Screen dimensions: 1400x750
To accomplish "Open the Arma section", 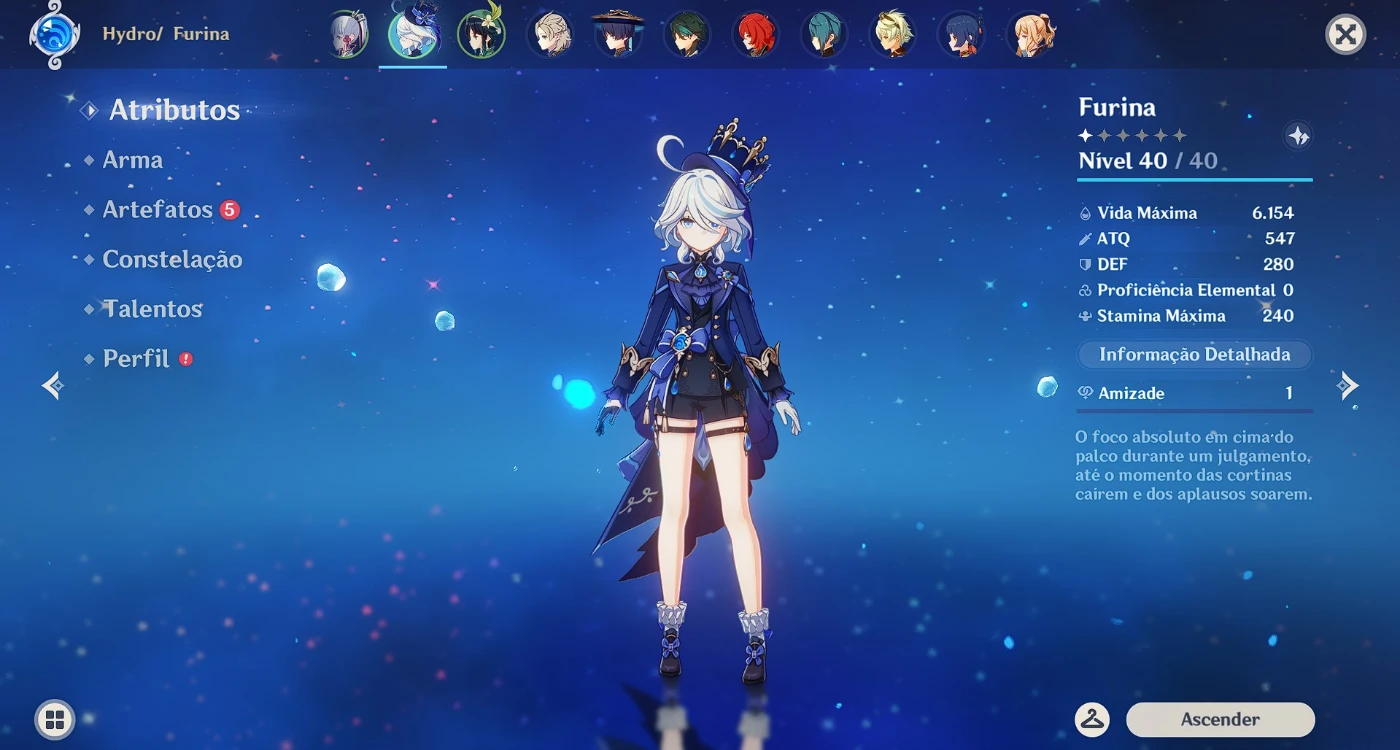I will point(132,159).
